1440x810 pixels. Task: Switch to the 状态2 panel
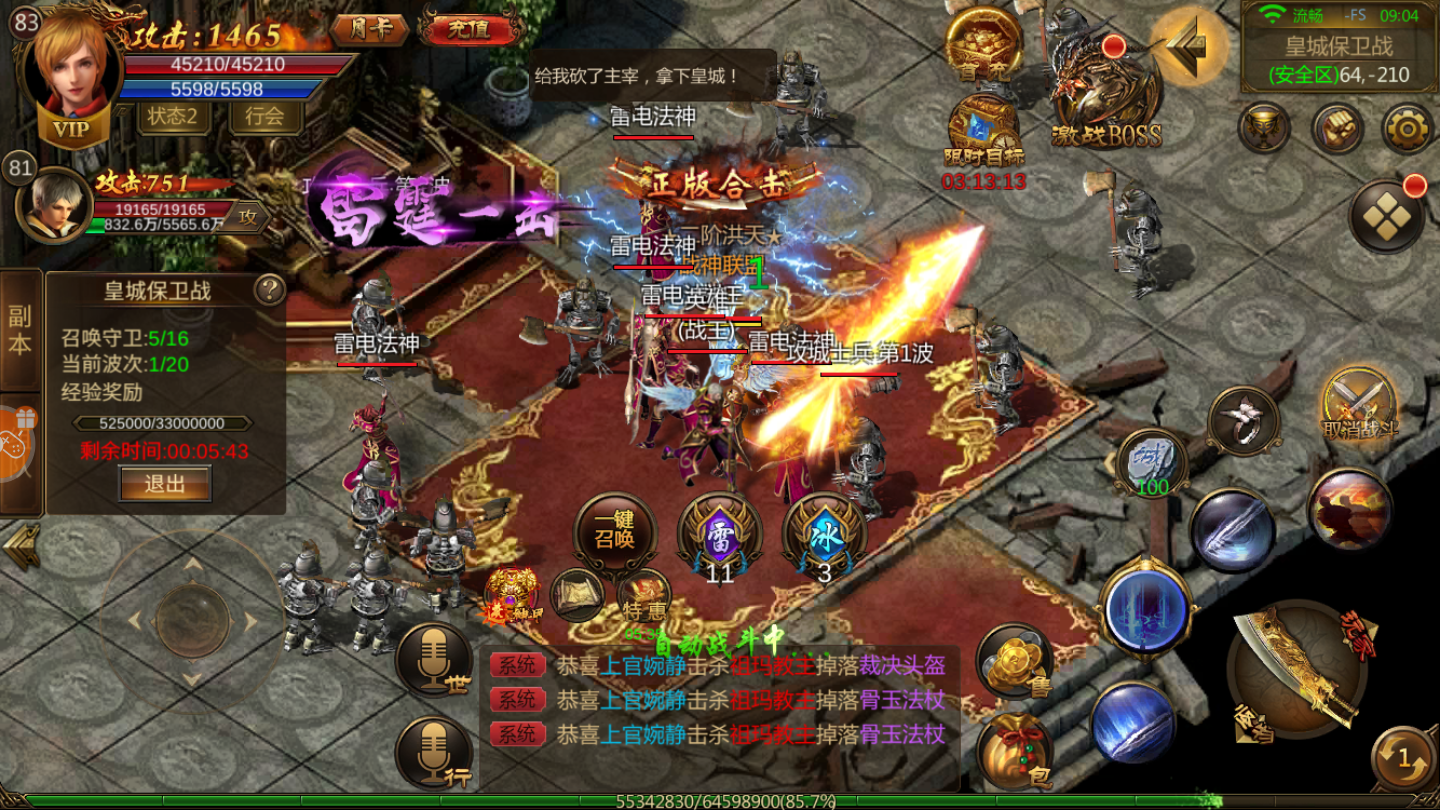coord(173,116)
